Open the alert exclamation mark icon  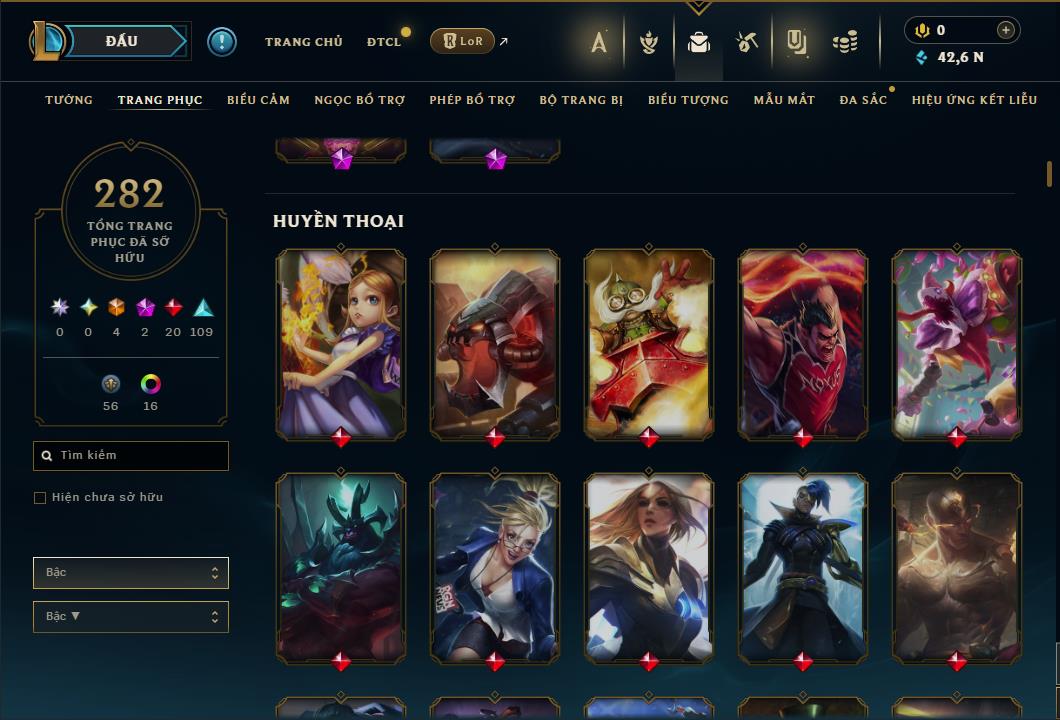click(x=222, y=42)
